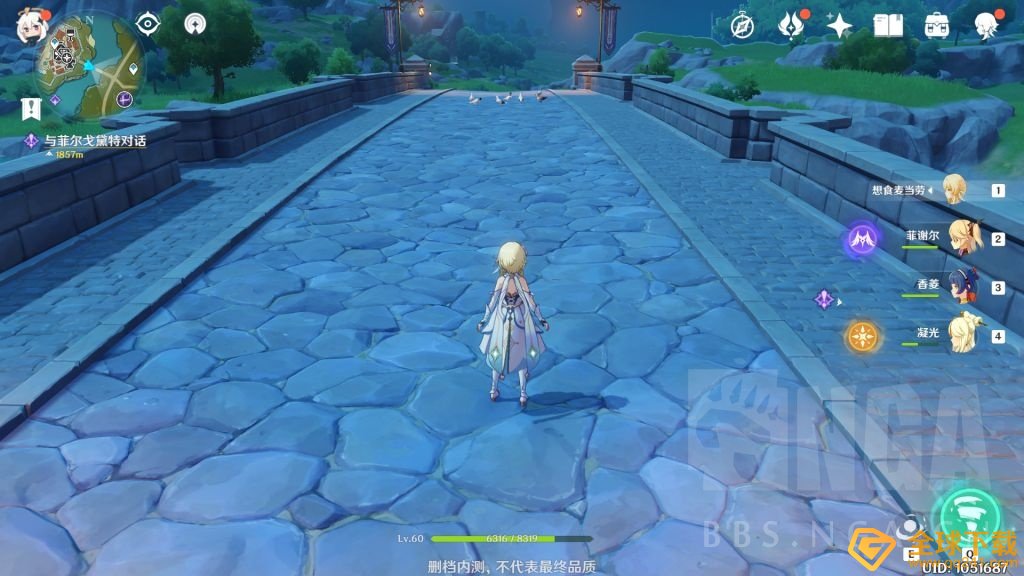Screen dimensions: 1024x576
Task: Open the backpack inventory
Action: [x=937, y=25]
